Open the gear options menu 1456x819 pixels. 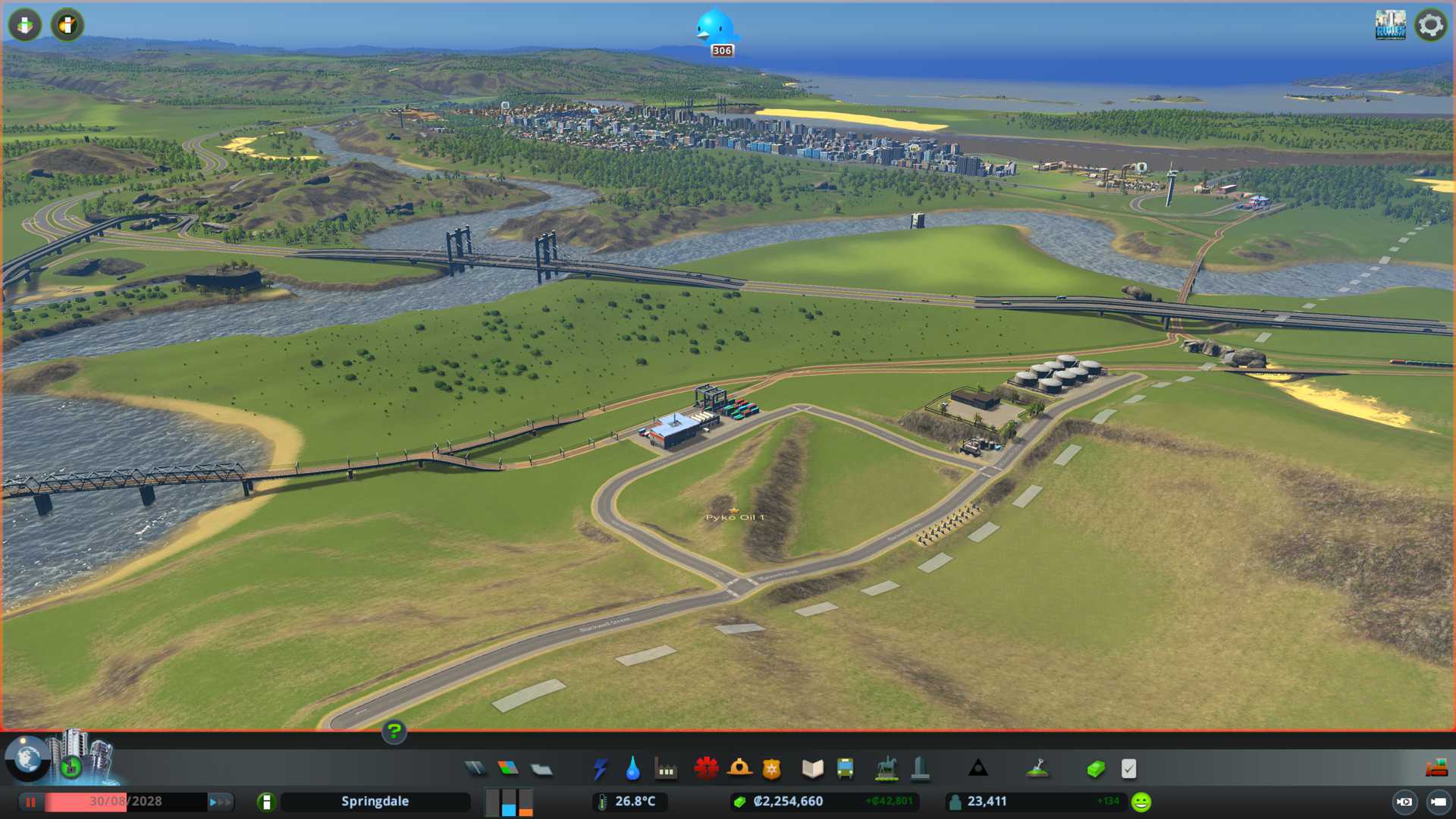(1431, 25)
